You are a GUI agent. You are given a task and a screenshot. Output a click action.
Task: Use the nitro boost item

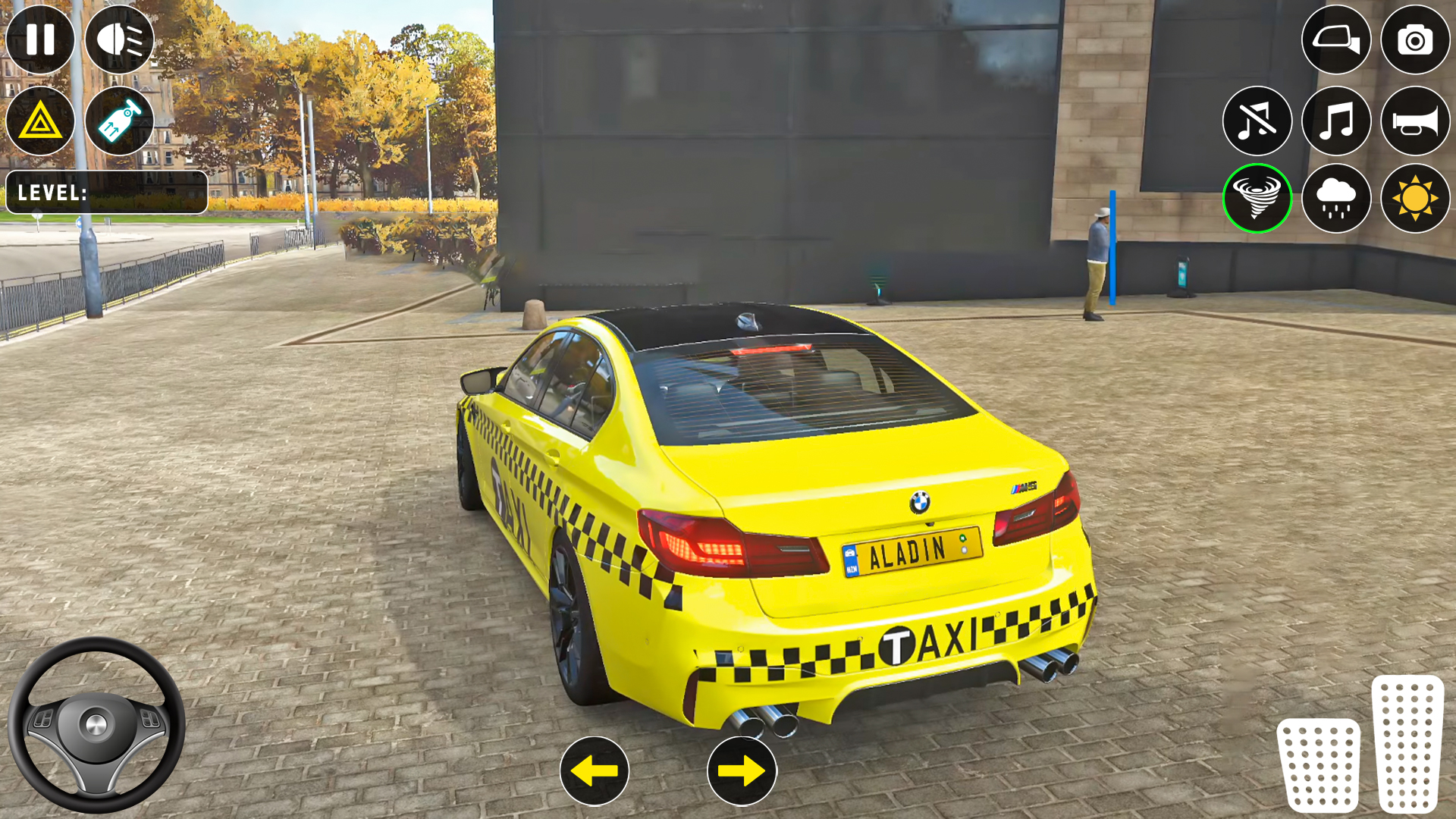pyautogui.click(x=118, y=118)
